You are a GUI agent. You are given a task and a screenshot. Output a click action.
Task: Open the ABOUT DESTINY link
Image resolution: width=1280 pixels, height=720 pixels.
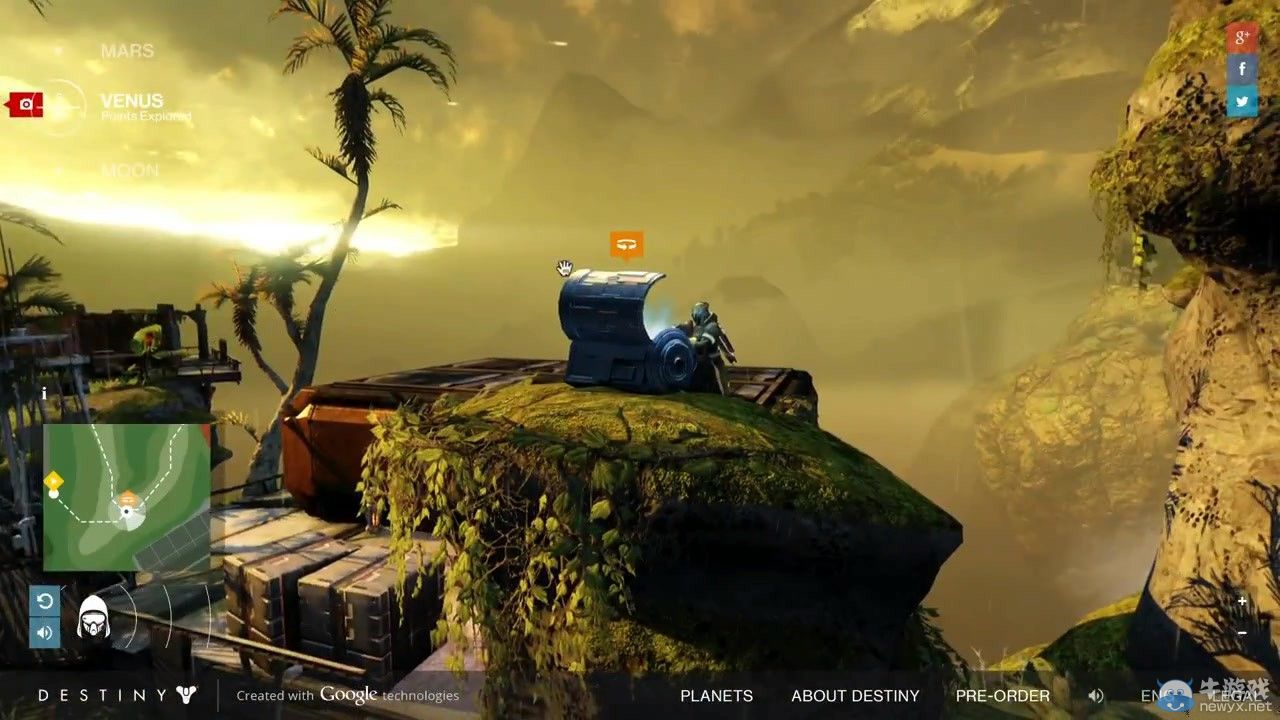pos(855,695)
